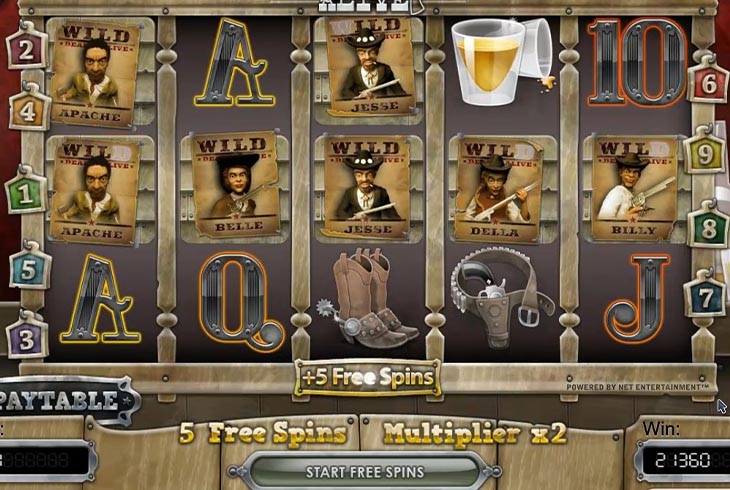Viewport: 730px width, 490px height.
Task: Show payline 5 marker
Action: 30,268
